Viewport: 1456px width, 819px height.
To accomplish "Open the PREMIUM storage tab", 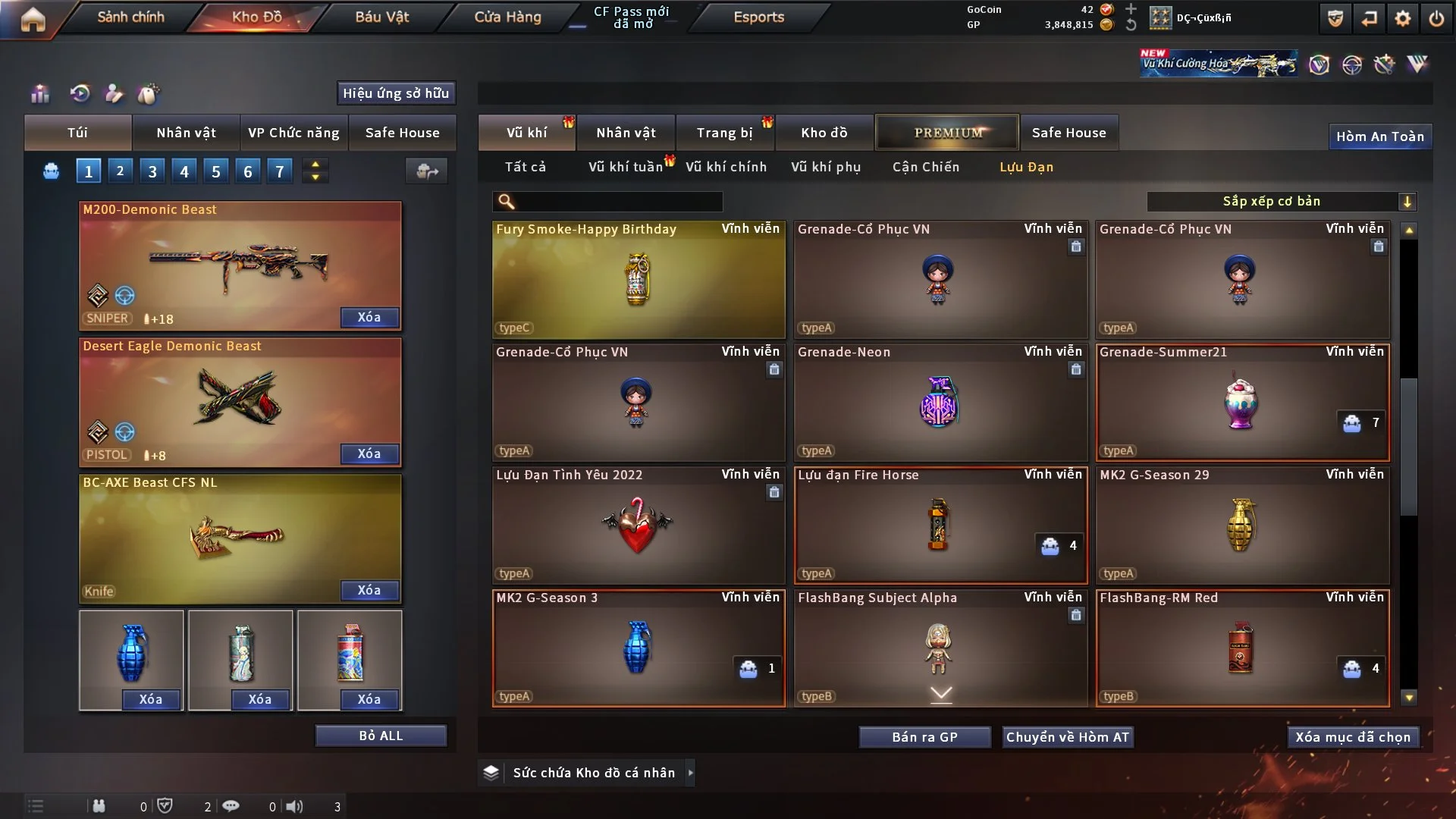I will tap(947, 133).
